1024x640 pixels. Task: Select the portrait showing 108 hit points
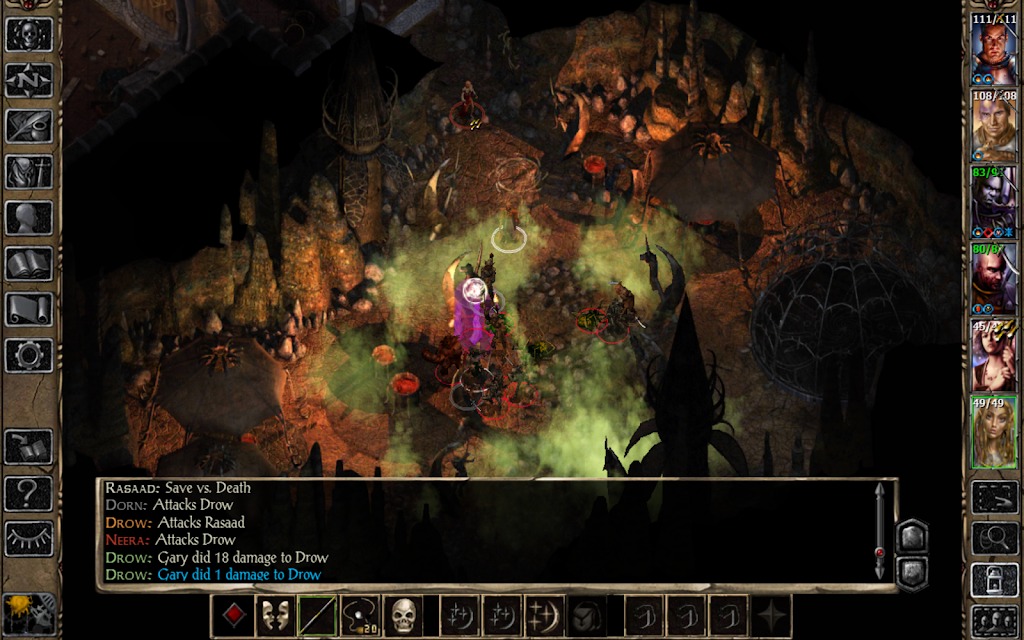click(x=994, y=125)
